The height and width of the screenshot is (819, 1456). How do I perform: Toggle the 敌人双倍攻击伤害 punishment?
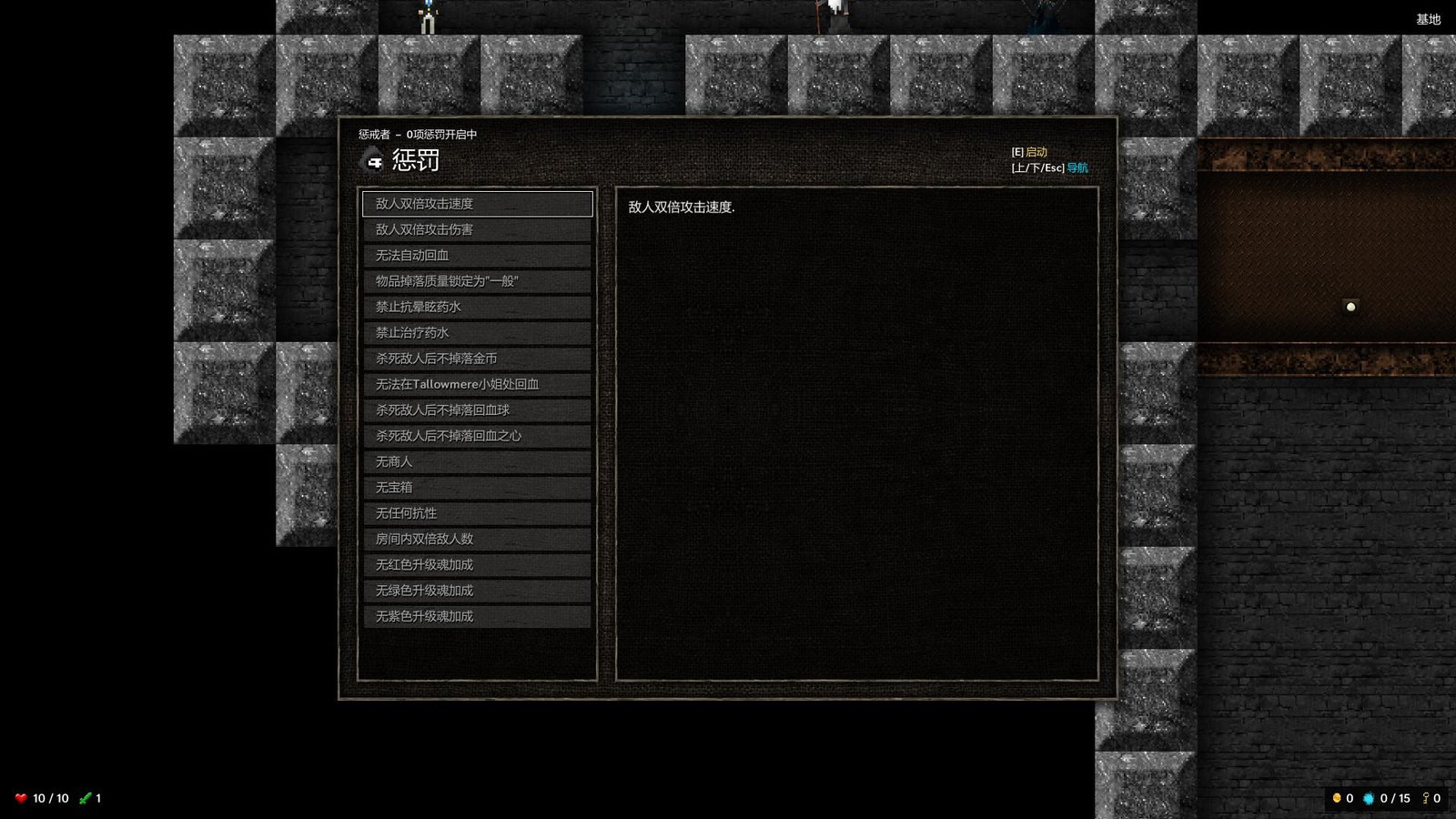point(477,230)
